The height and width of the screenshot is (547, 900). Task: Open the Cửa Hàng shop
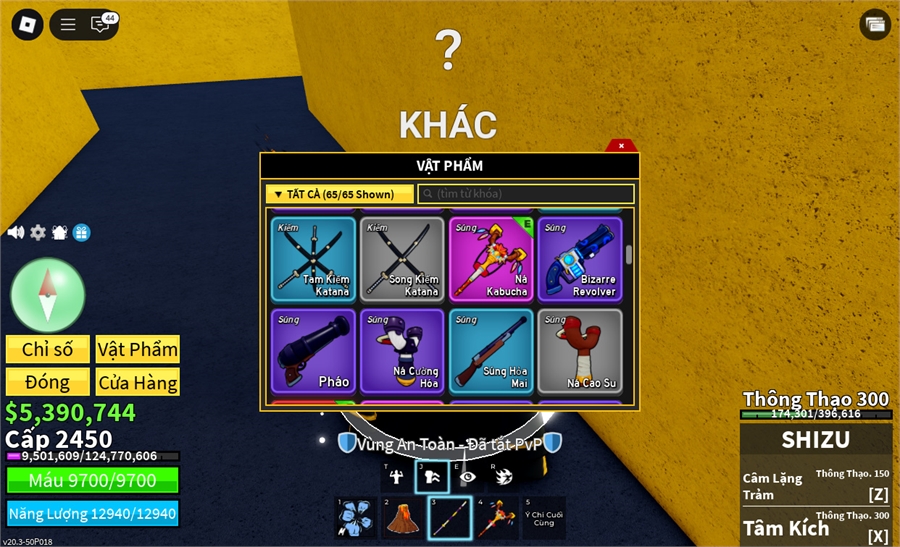coord(138,382)
